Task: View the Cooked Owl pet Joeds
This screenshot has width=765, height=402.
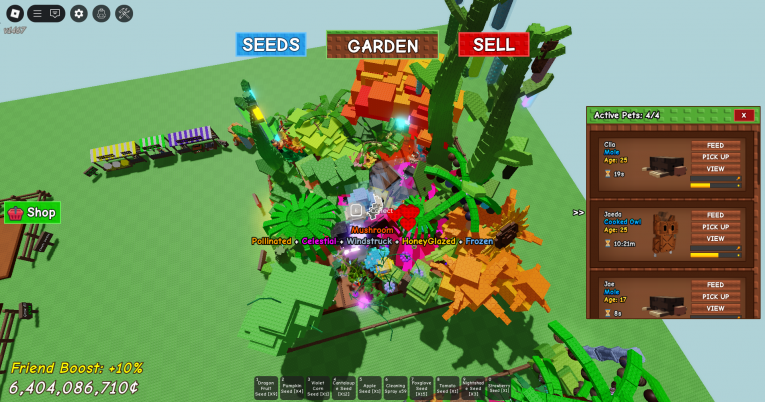Action: point(715,239)
